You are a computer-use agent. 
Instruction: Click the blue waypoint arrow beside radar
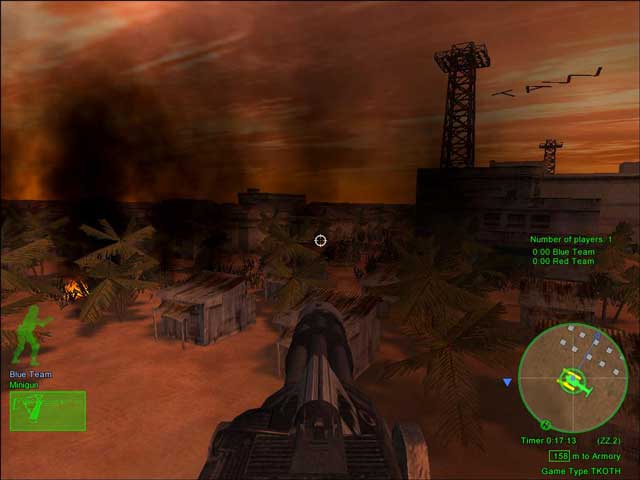tap(508, 382)
